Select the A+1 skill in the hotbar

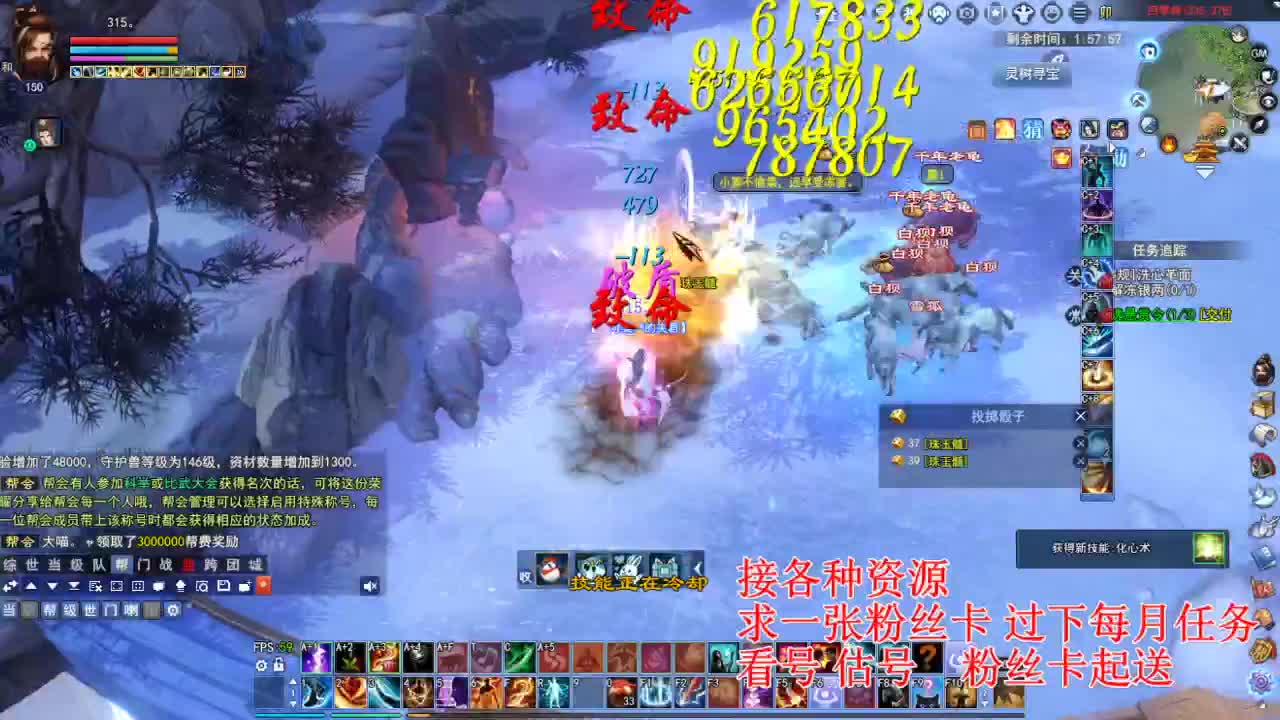click(x=316, y=657)
